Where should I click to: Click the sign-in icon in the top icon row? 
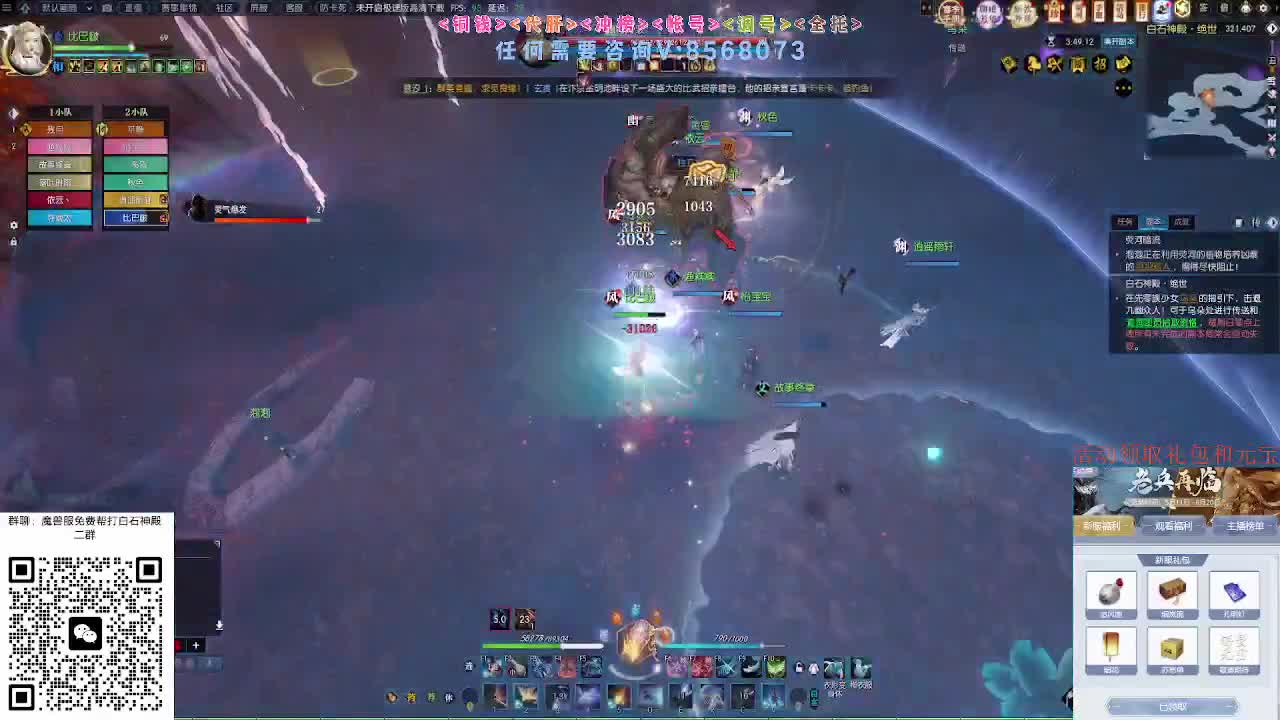(x=1203, y=8)
